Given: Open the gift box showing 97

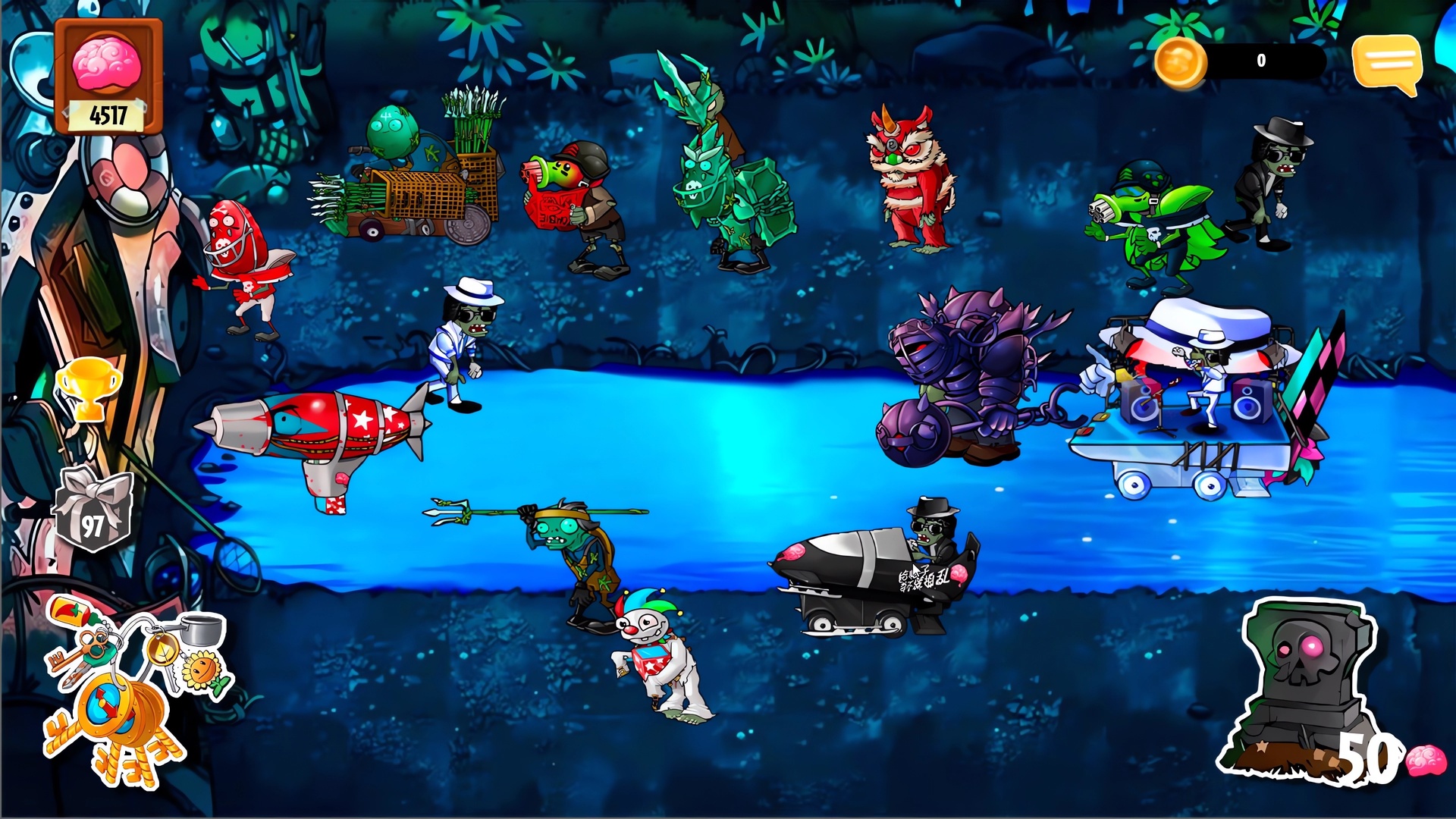Looking at the screenshot, I should [x=93, y=507].
